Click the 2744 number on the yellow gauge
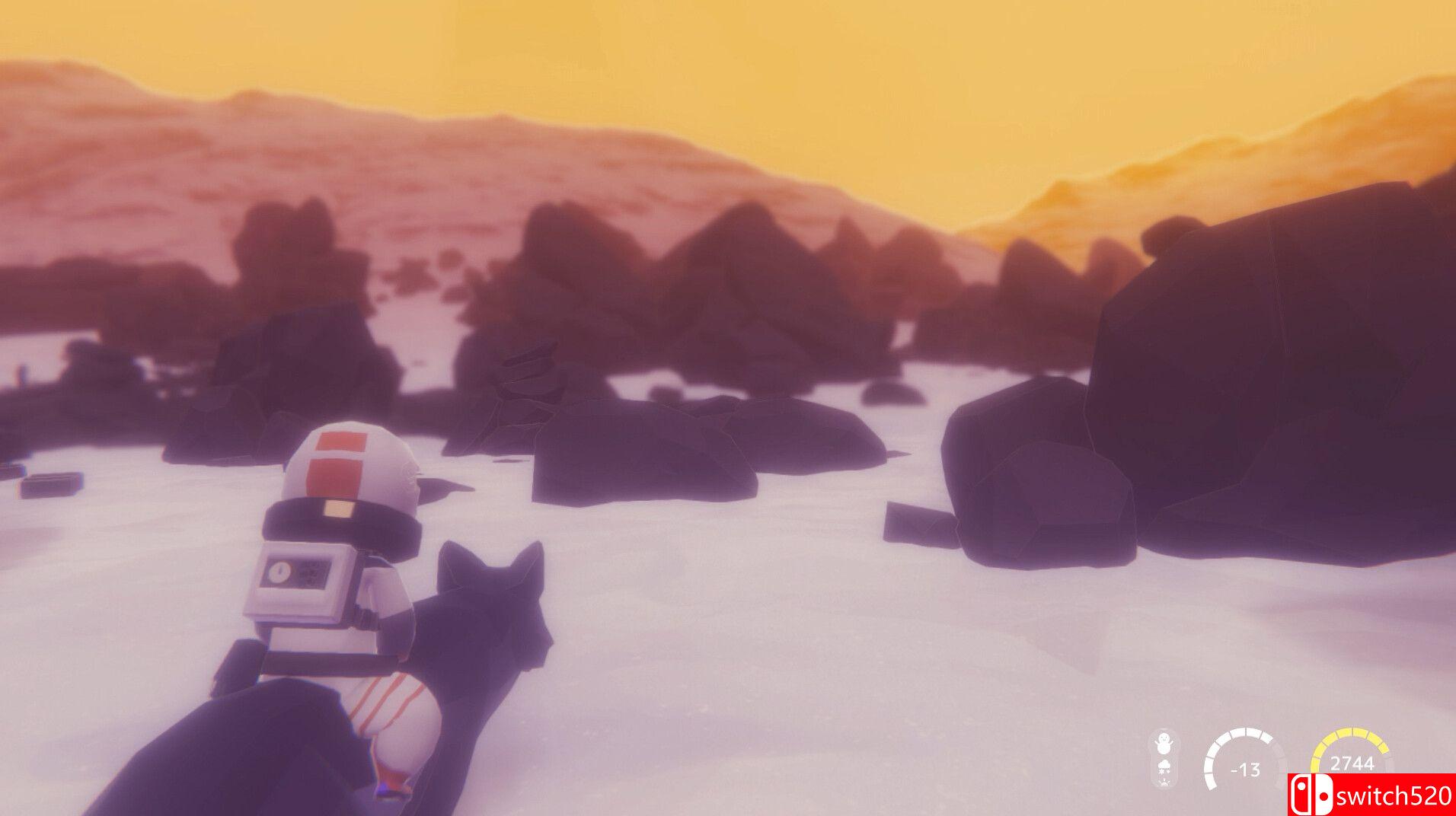 (1352, 763)
